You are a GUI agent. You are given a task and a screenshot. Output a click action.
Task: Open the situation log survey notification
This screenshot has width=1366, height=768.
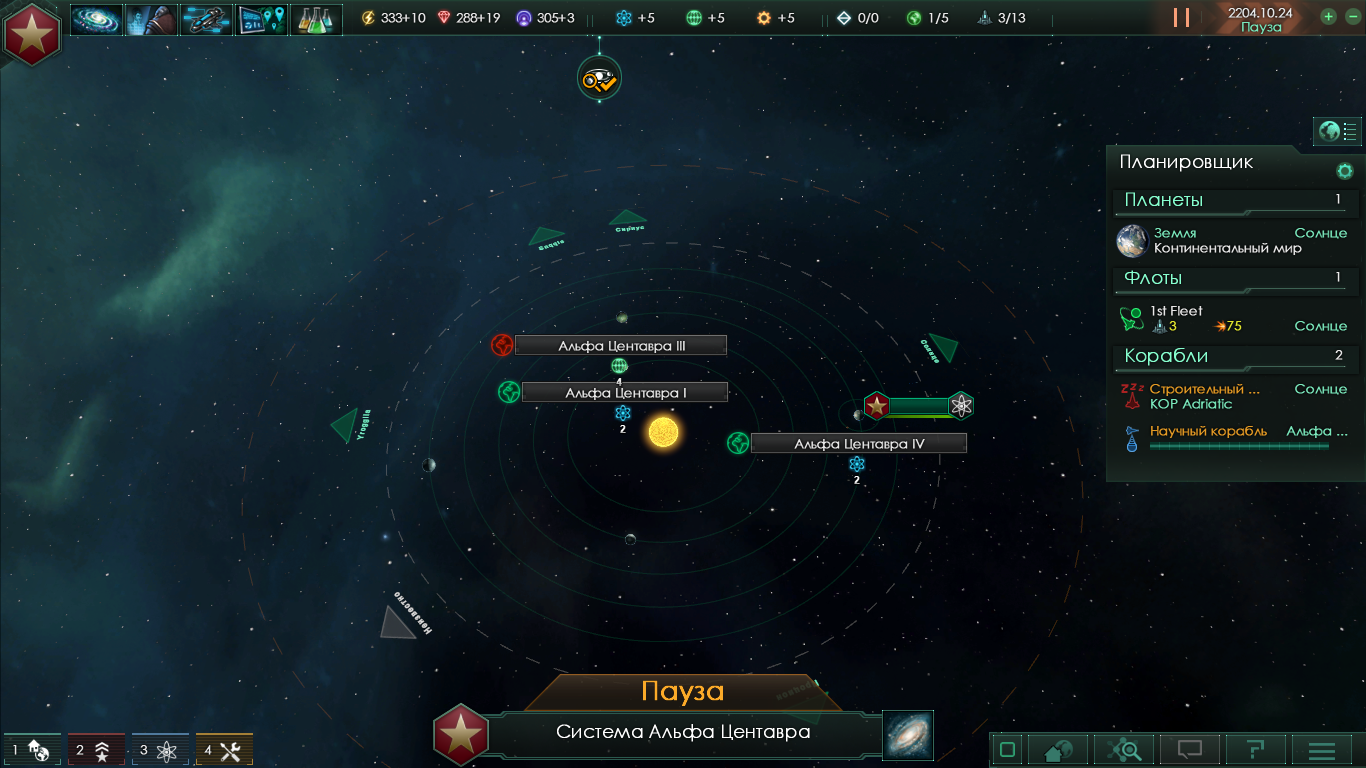pyautogui.click(x=599, y=78)
